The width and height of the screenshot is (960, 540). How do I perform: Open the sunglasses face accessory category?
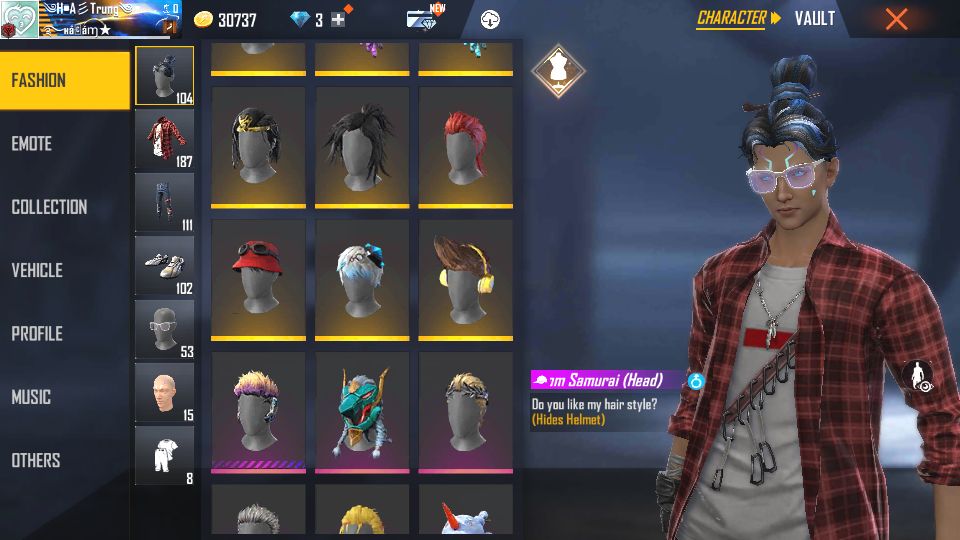click(x=165, y=329)
